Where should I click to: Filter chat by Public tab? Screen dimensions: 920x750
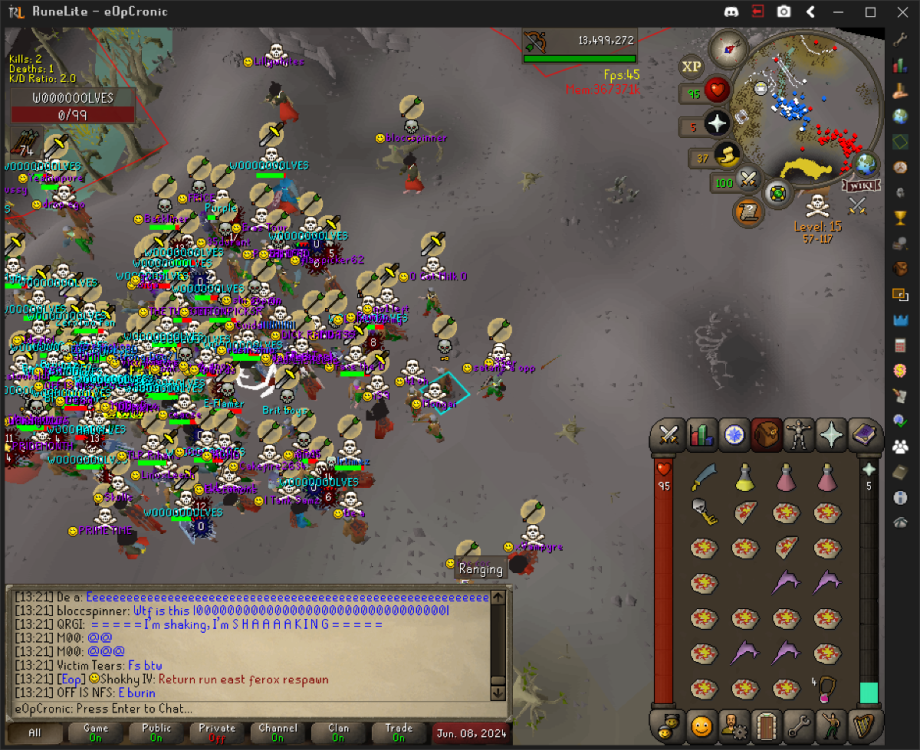click(x=156, y=732)
